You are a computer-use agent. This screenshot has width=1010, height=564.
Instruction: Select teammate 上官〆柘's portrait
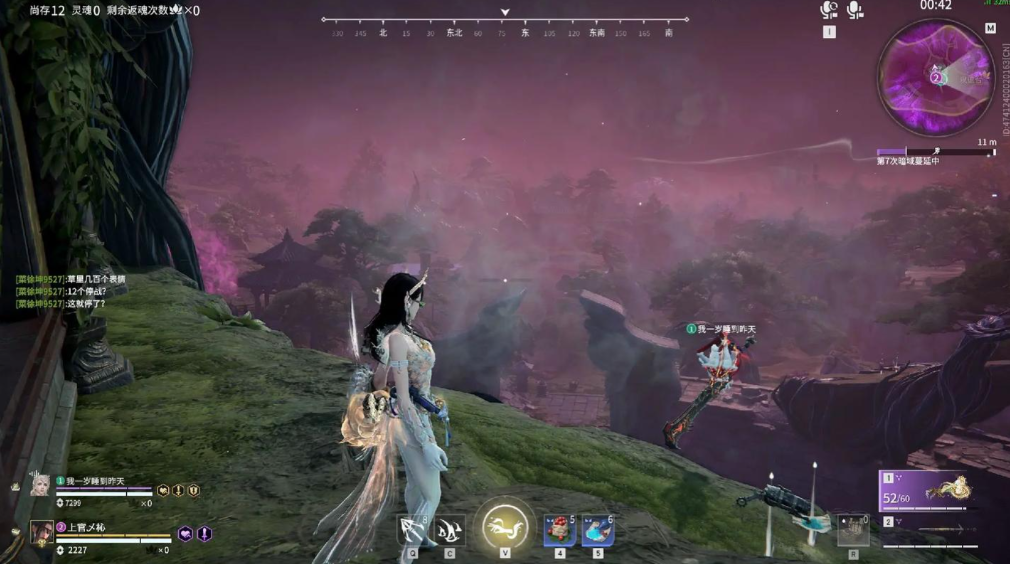pos(41,532)
